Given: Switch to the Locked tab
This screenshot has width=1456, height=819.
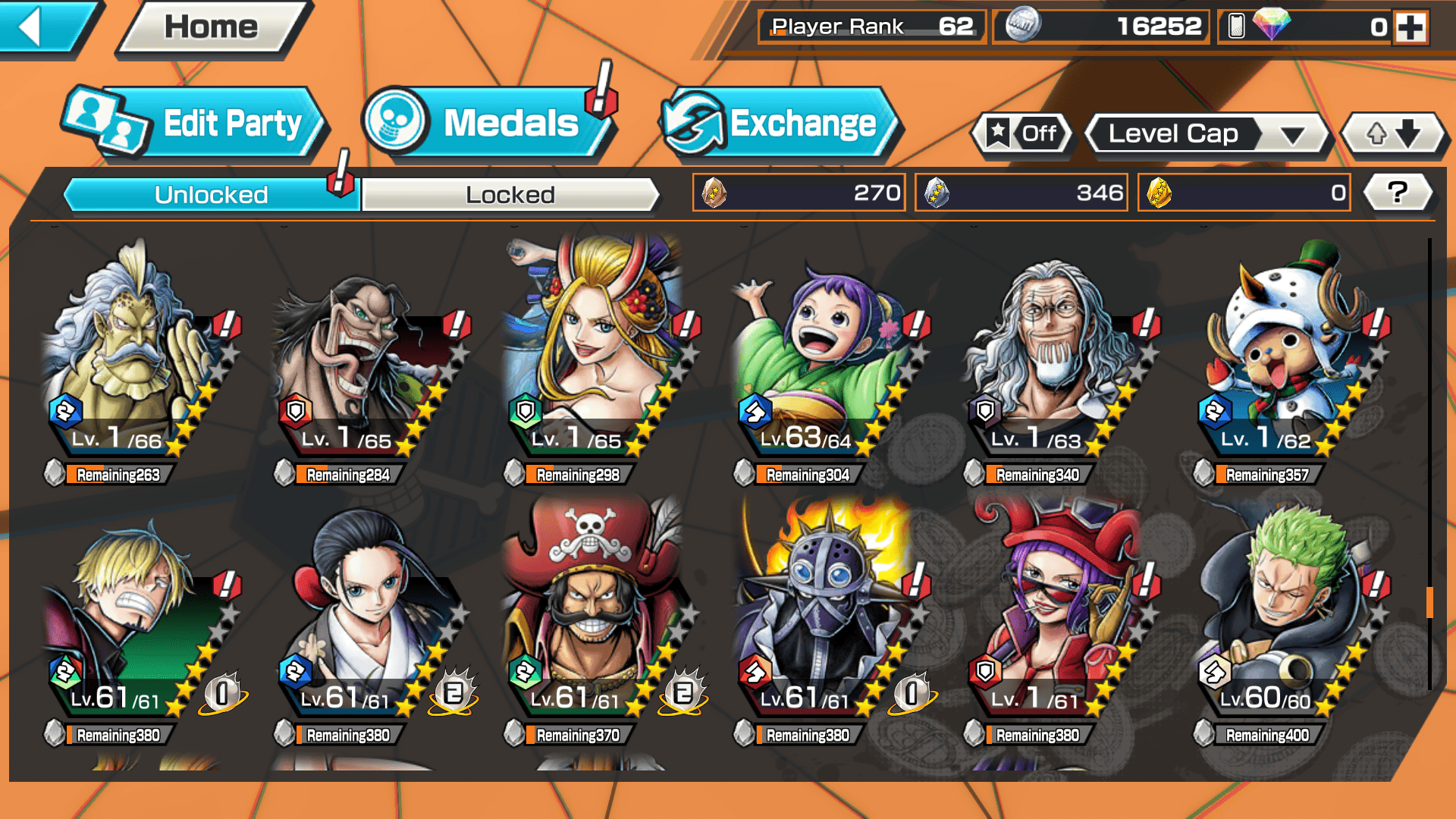Looking at the screenshot, I should click(510, 195).
